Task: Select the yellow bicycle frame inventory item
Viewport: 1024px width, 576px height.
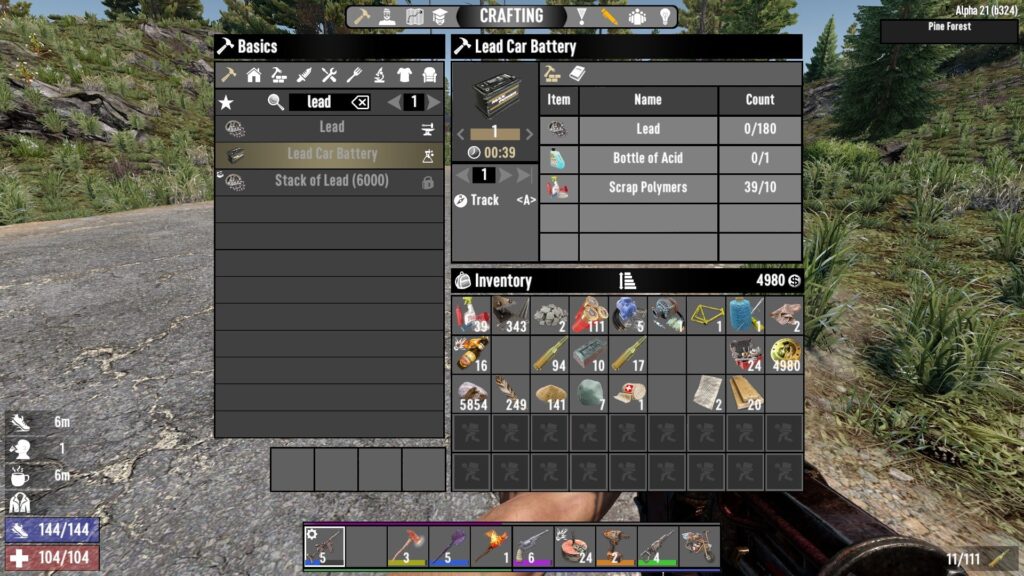Action: coord(705,315)
